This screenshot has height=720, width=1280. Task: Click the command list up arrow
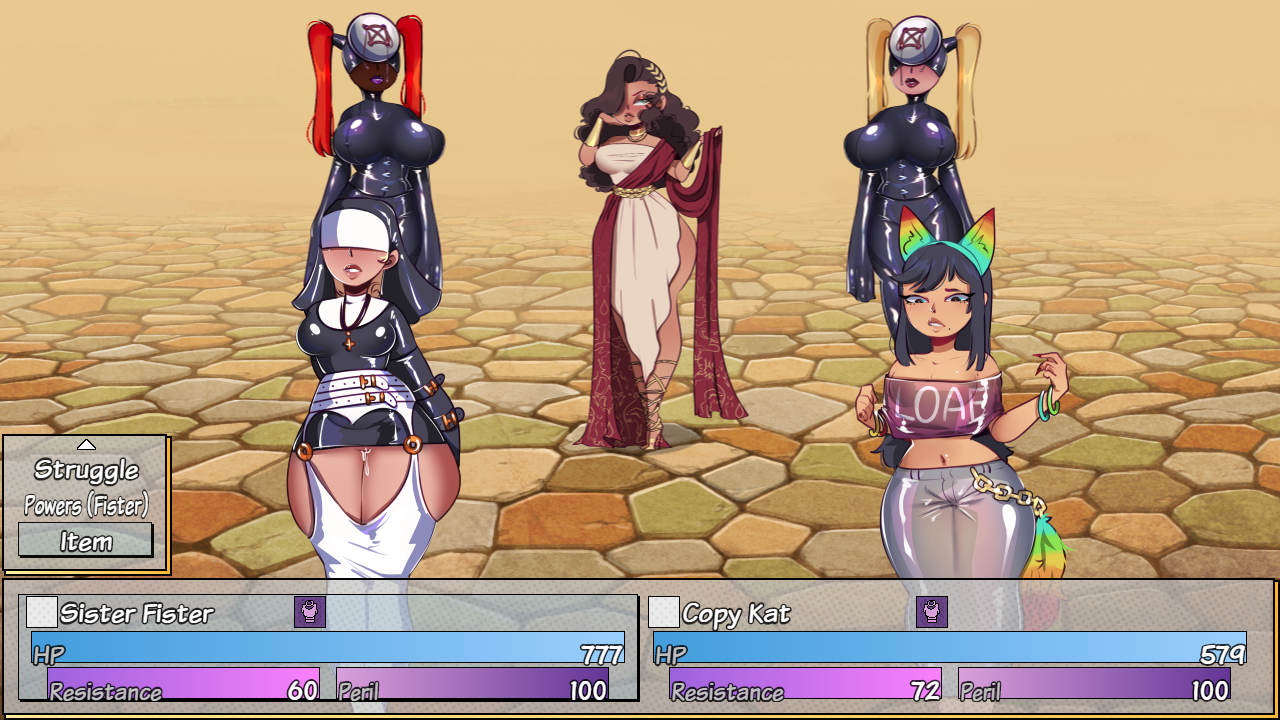click(86, 445)
